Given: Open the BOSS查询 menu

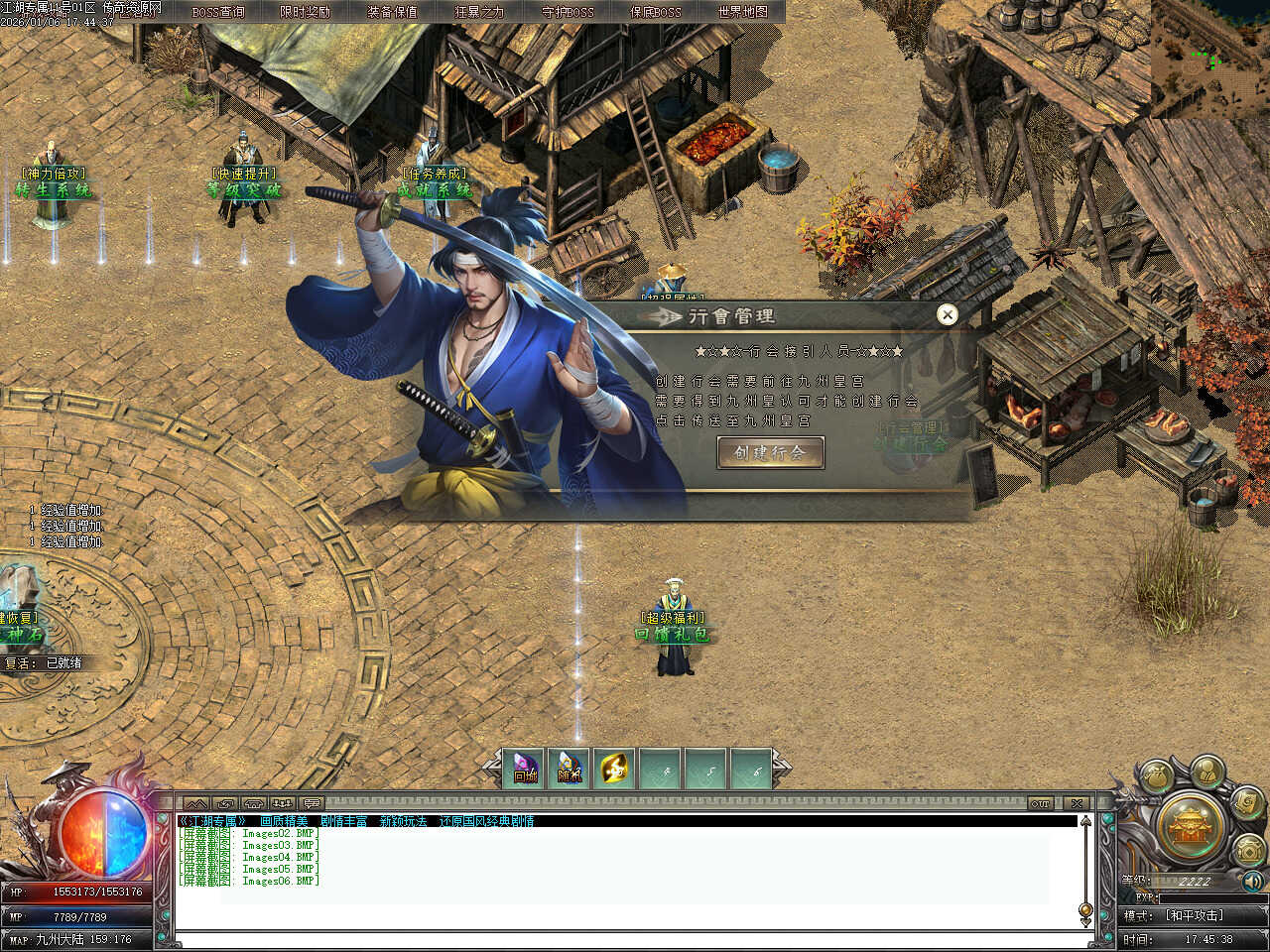Looking at the screenshot, I should (217, 12).
